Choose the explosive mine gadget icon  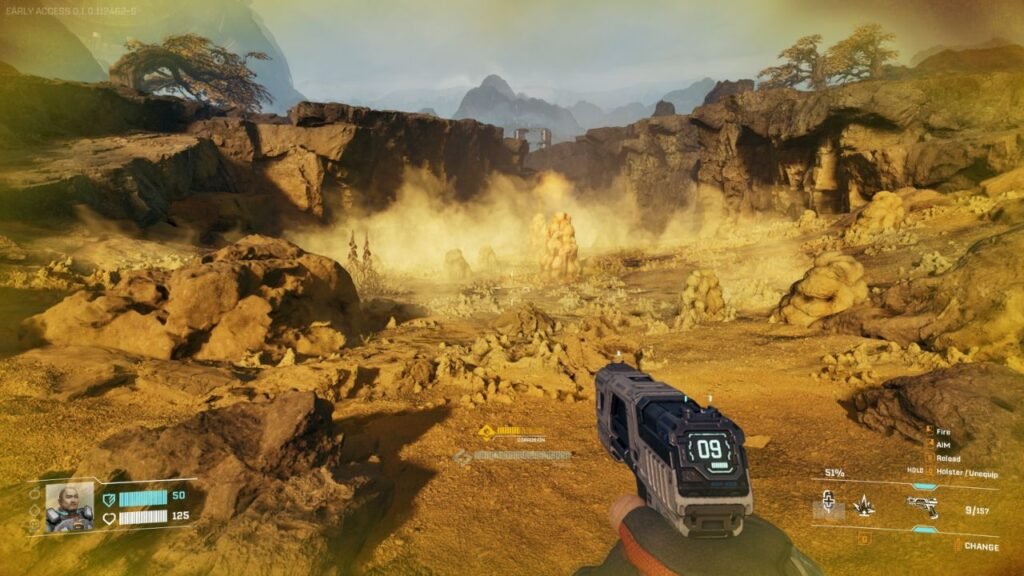(x=863, y=507)
